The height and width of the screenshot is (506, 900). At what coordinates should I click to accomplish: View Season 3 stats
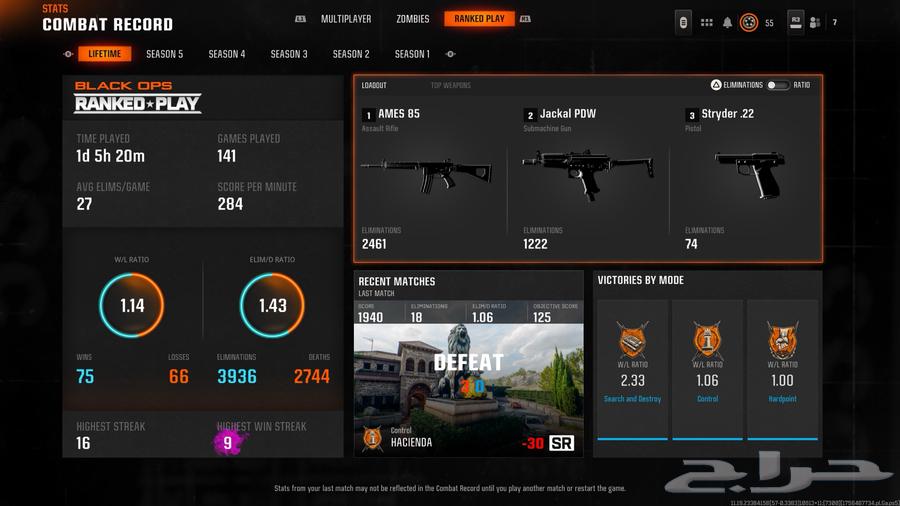pos(289,54)
